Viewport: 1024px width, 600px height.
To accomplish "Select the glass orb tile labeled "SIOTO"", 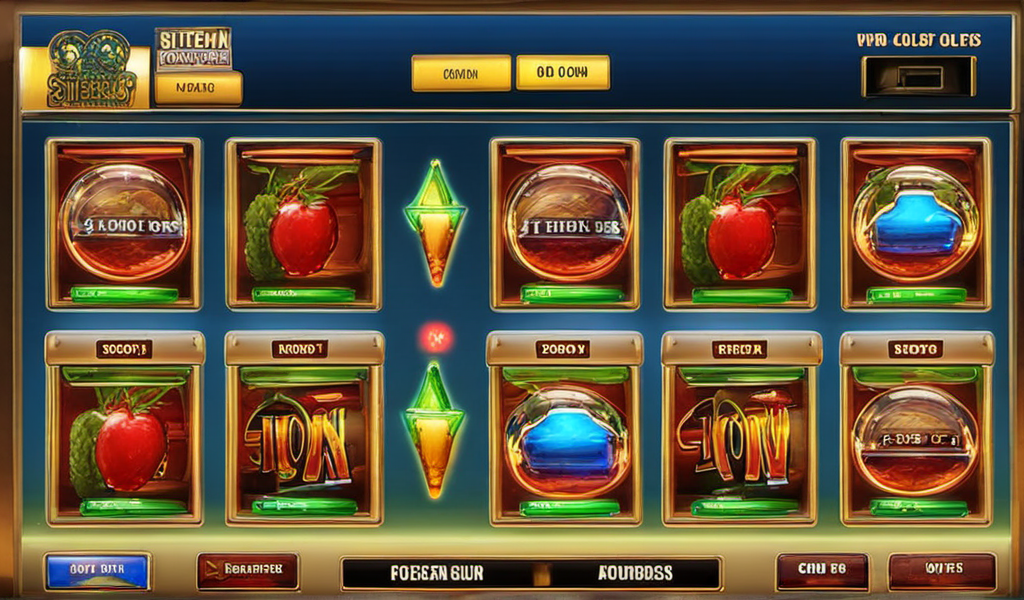I will (916, 431).
